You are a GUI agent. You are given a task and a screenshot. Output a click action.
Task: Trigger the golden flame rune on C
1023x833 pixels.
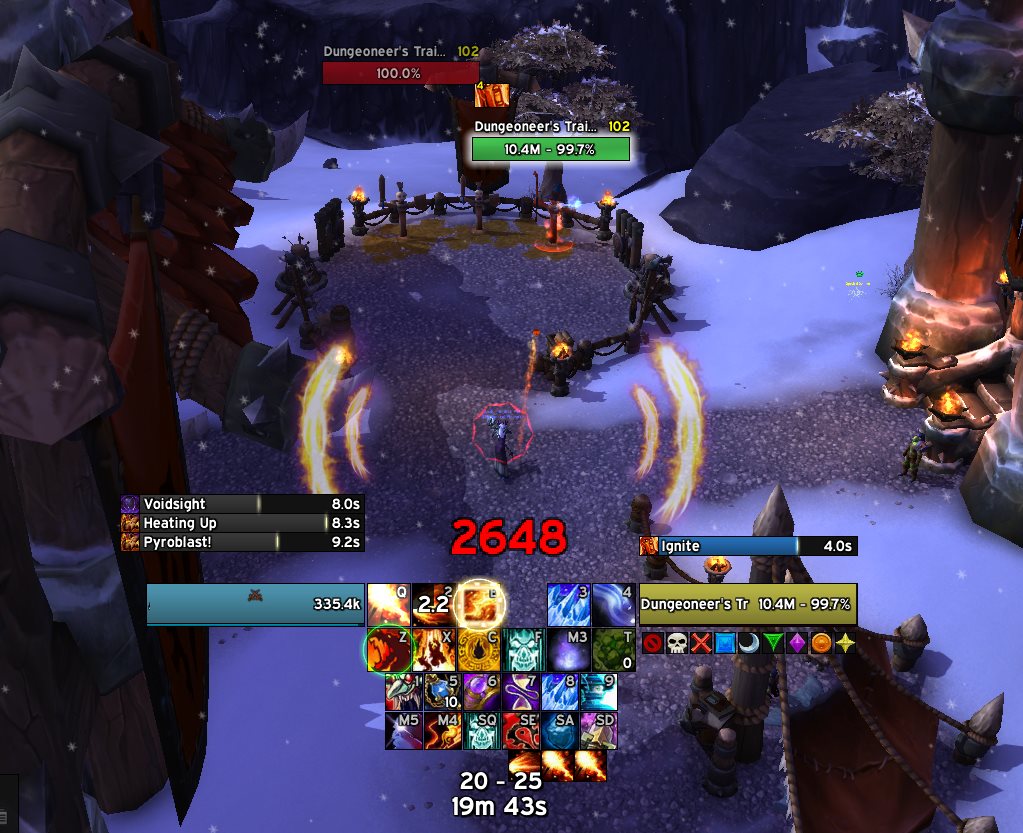[x=479, y=649]
